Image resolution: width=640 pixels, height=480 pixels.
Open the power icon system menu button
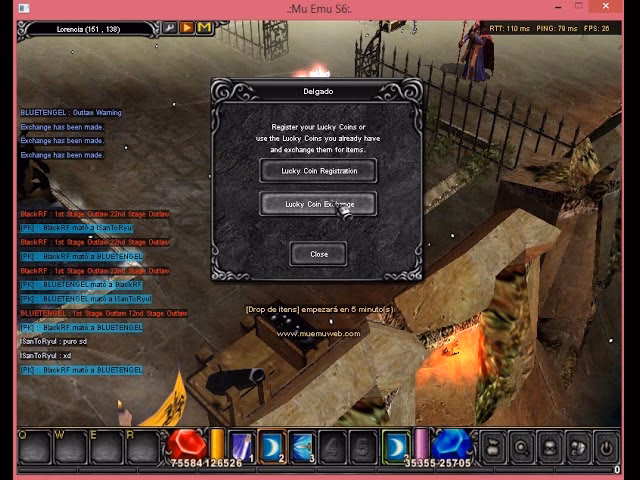click(x=606, y=446)
